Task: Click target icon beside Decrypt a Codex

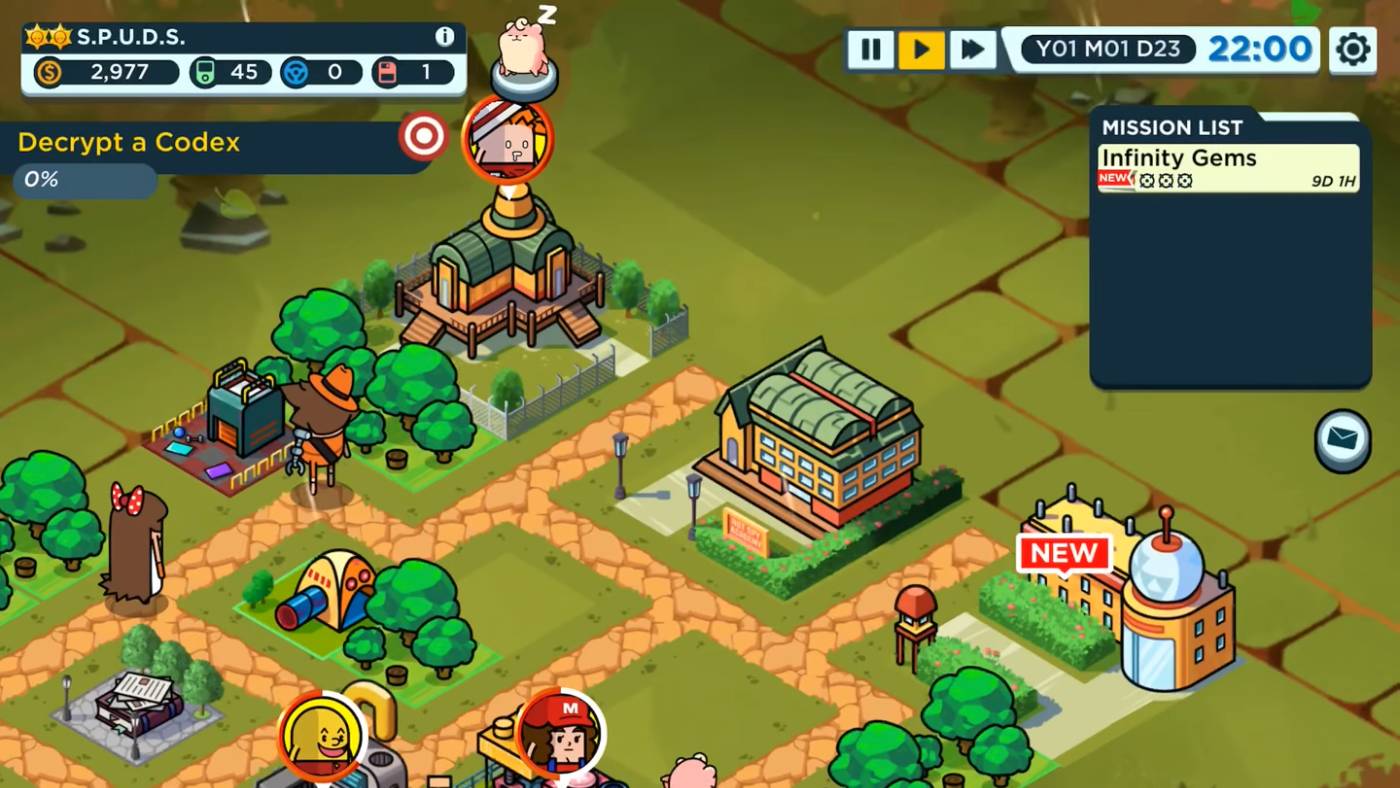Action: (424, 136)
